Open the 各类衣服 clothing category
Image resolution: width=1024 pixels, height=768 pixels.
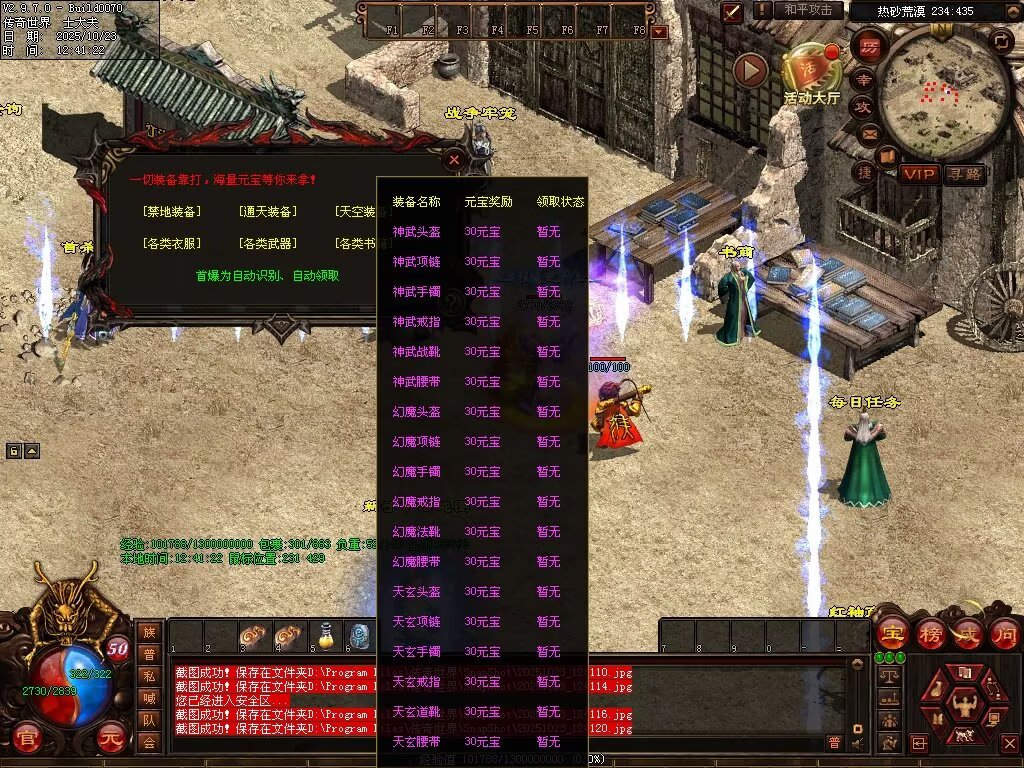pyautogui.click(x=171, y=243)
